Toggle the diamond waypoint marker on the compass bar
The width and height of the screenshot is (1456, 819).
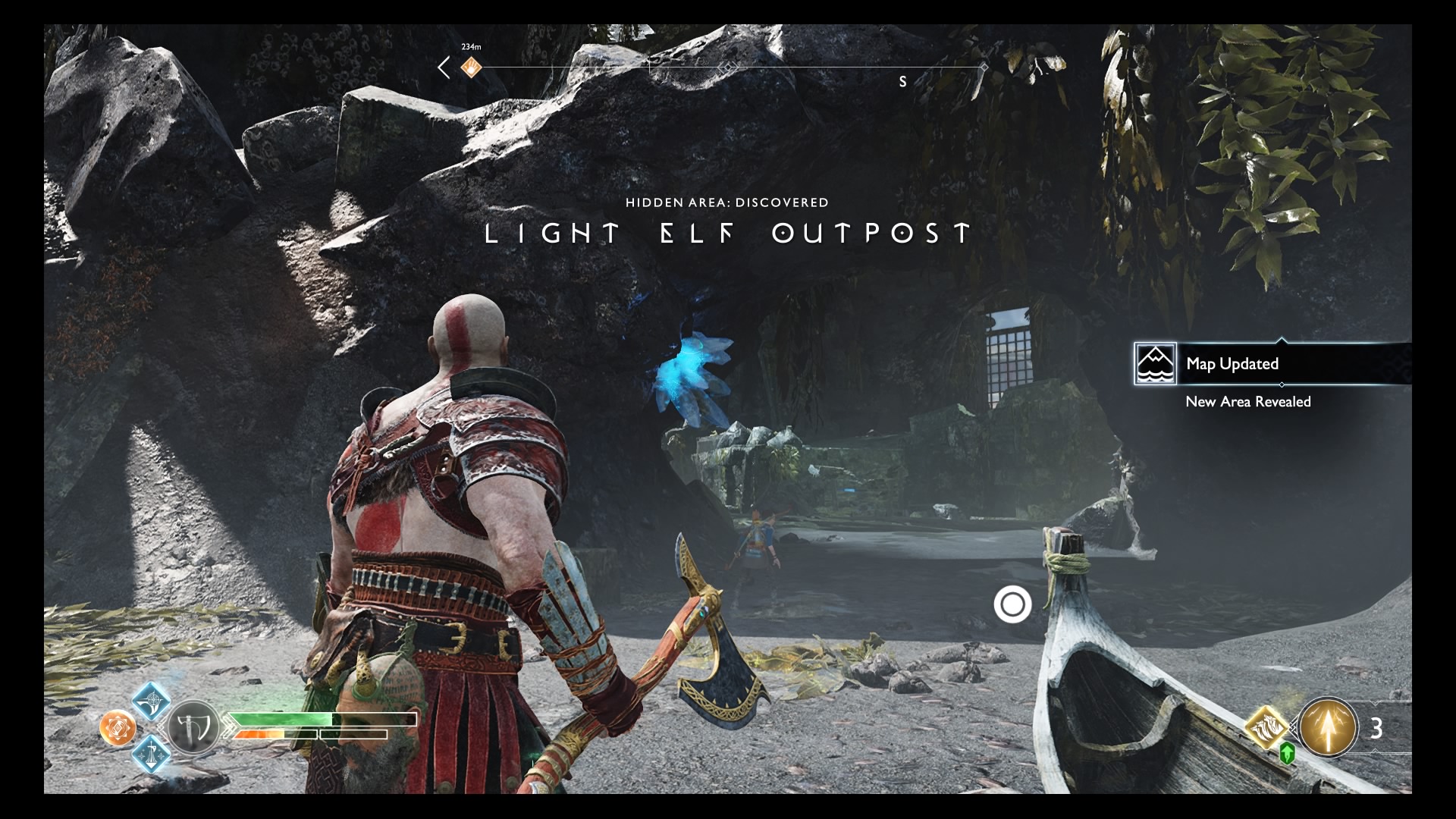pyautogui.click(x=730, y=68)
